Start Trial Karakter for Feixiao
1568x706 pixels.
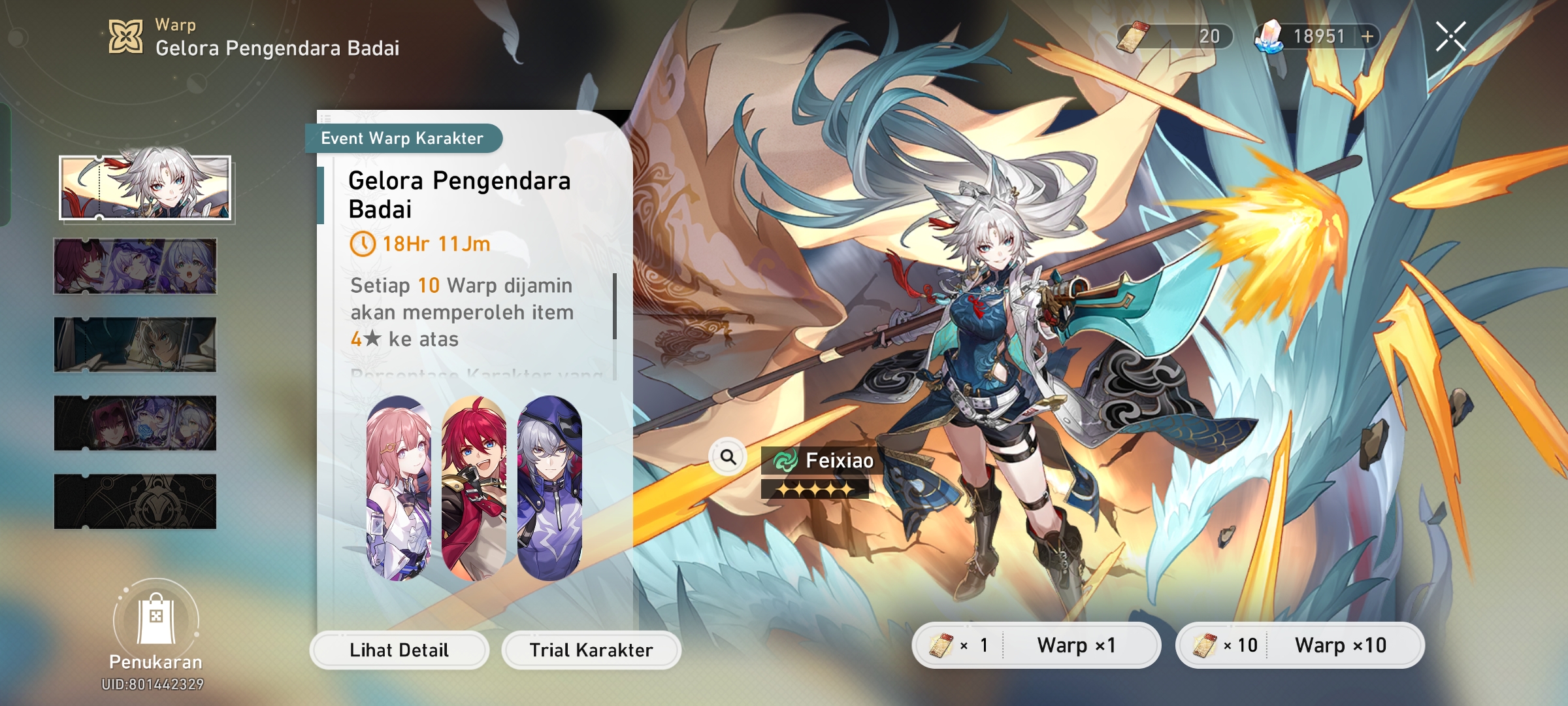click(x=590, y=650)
